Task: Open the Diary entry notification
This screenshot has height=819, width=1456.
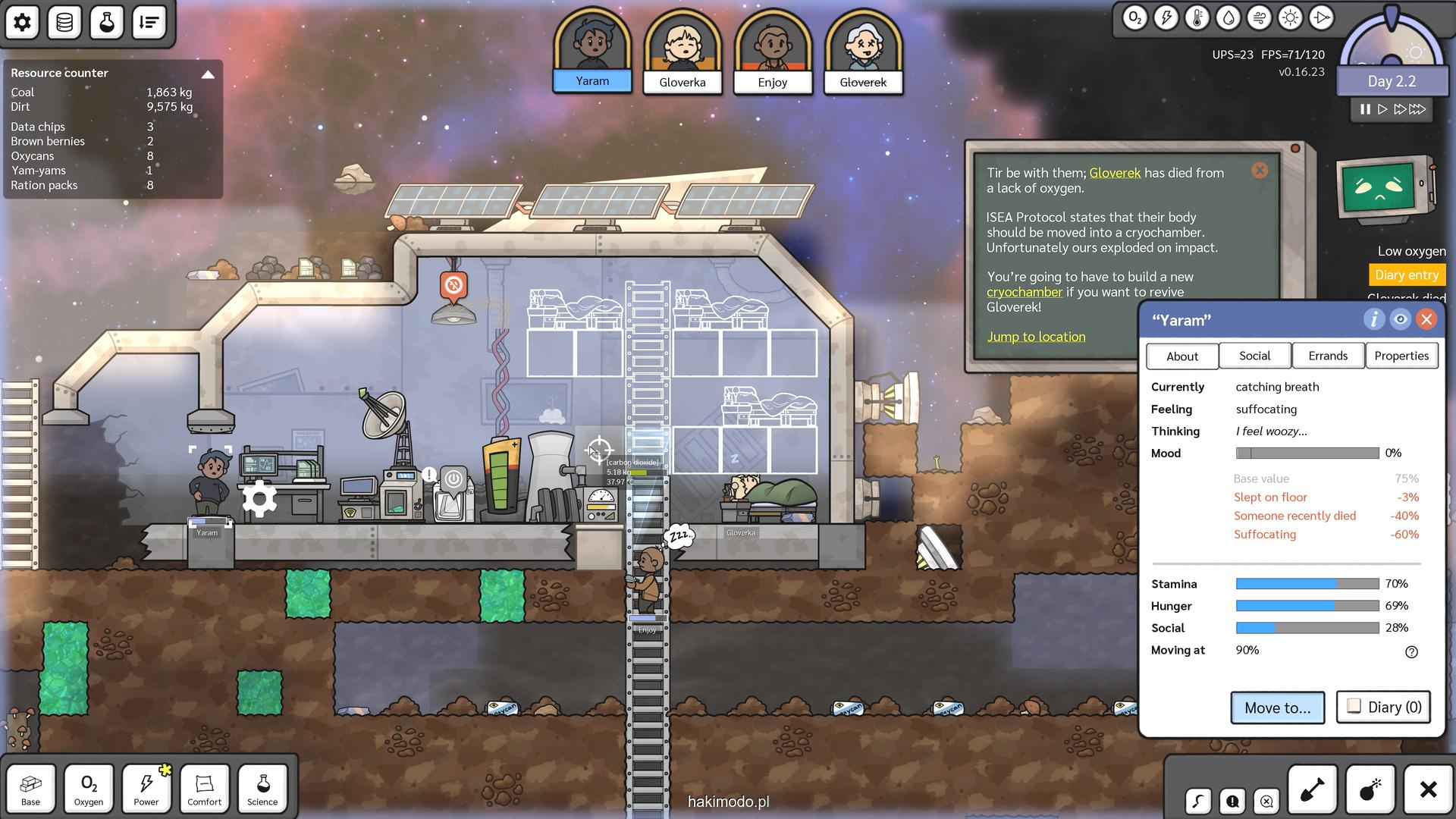Action: [x=1406, y=275]
